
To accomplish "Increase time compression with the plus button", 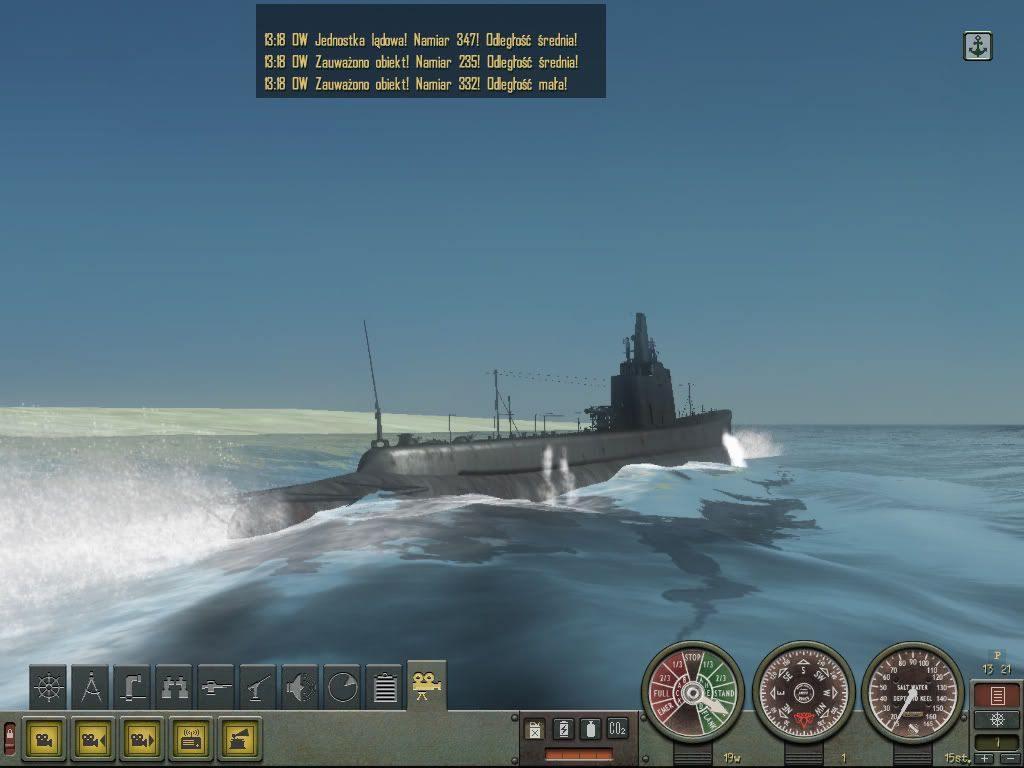I will click(985, 759).
